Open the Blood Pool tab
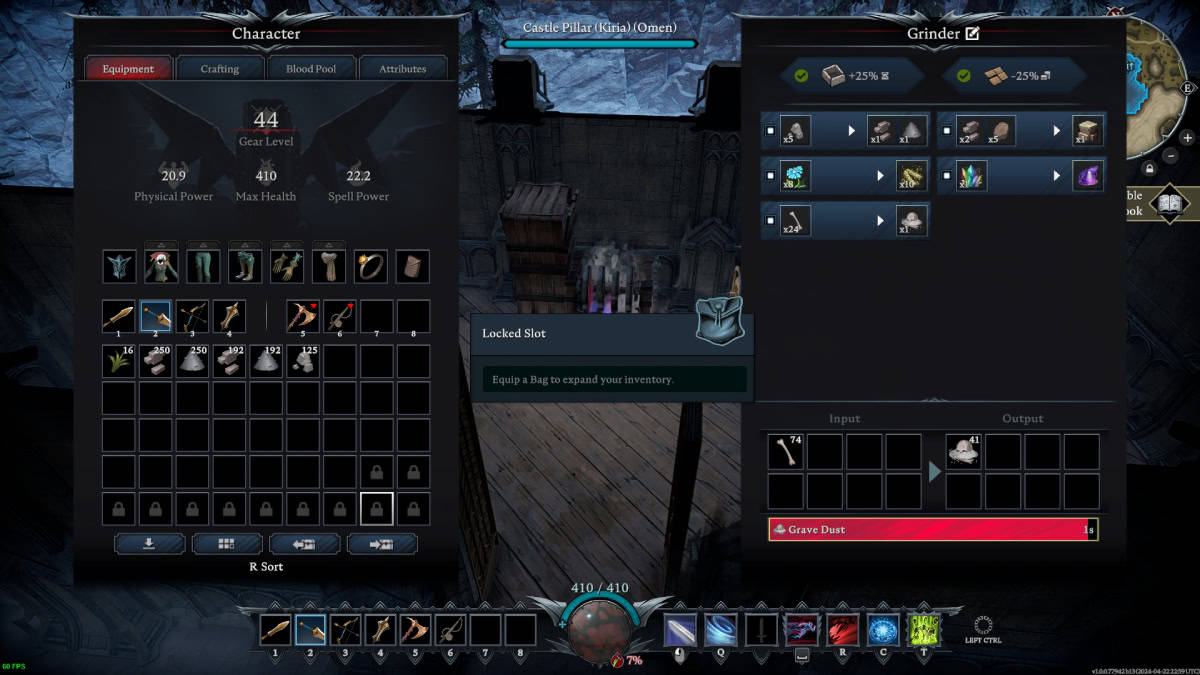 (x=311, y=69)
